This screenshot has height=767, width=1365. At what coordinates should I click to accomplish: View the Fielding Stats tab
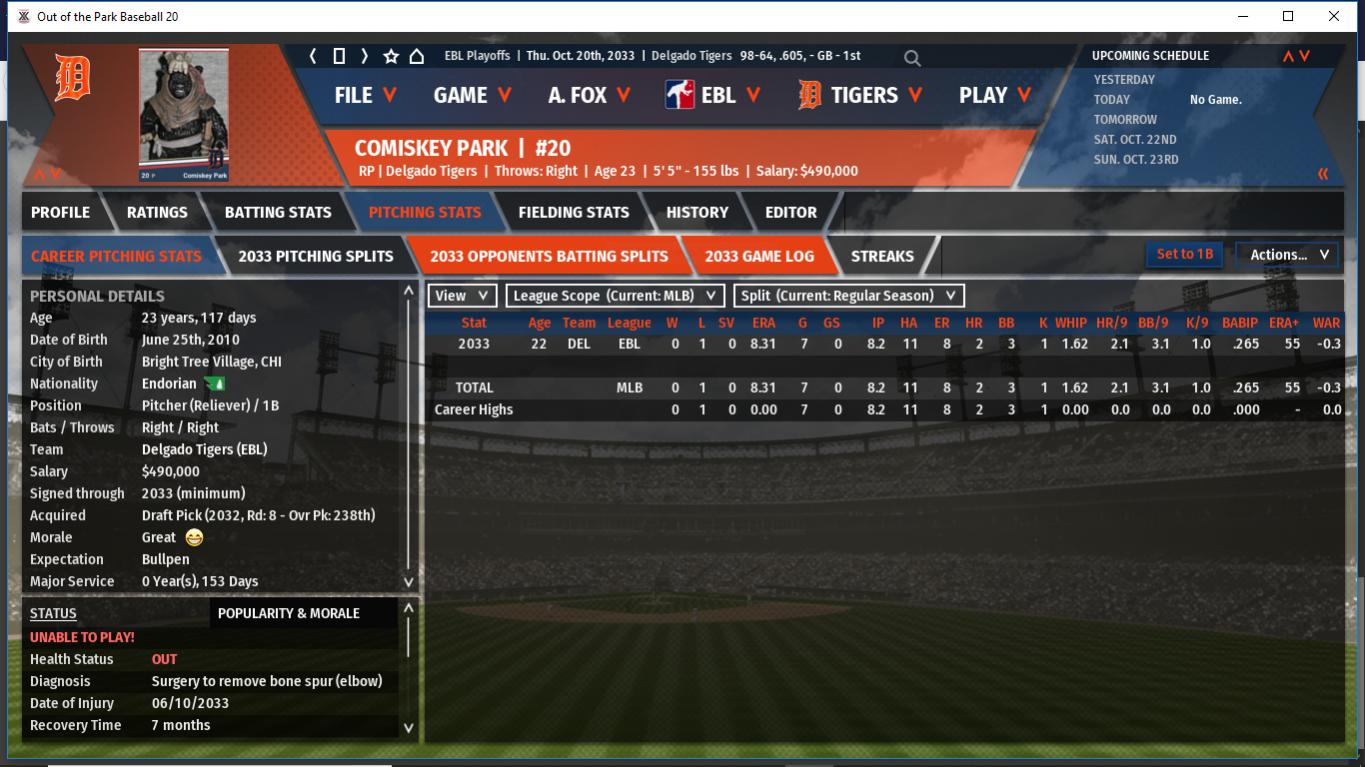573,212
